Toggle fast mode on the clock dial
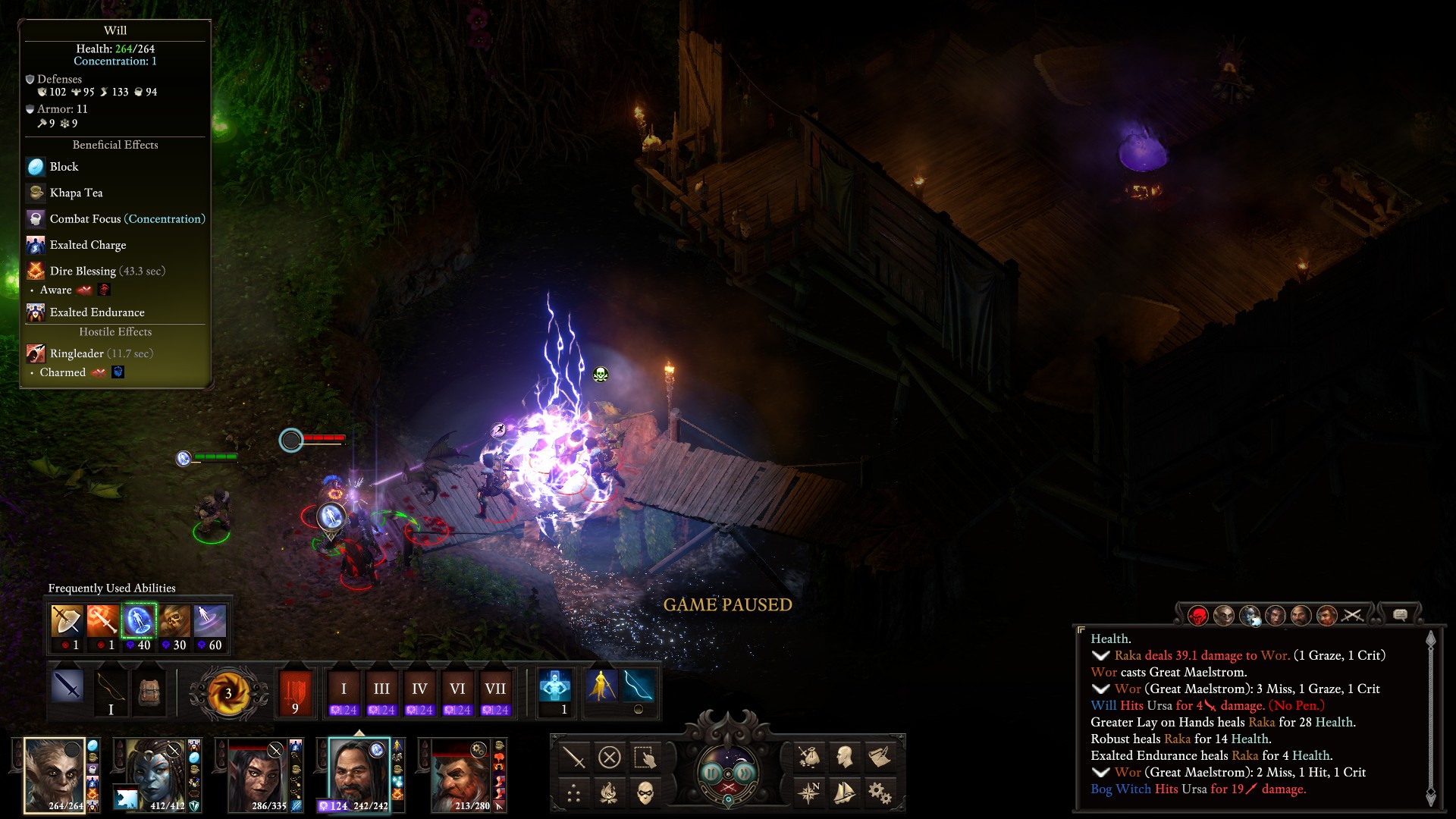 coord(745,773)
